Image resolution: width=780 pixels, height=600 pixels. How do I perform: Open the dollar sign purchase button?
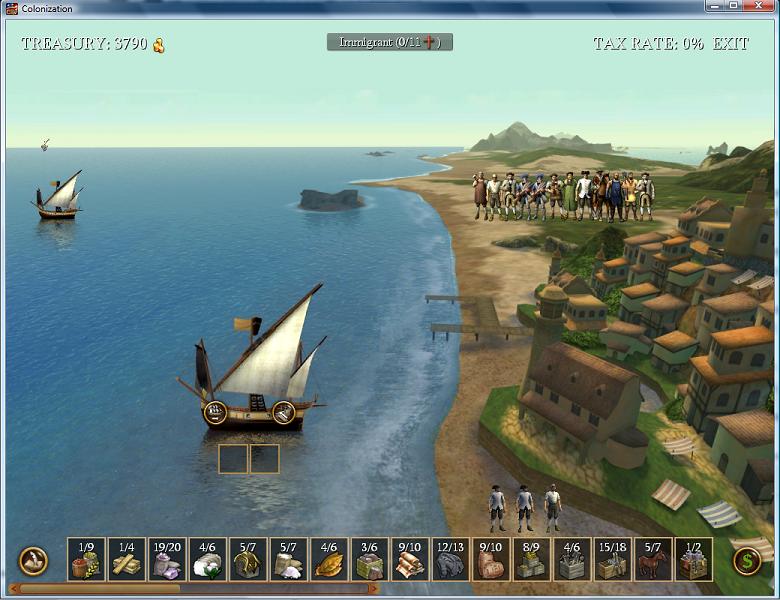click(x=746, y=561)
